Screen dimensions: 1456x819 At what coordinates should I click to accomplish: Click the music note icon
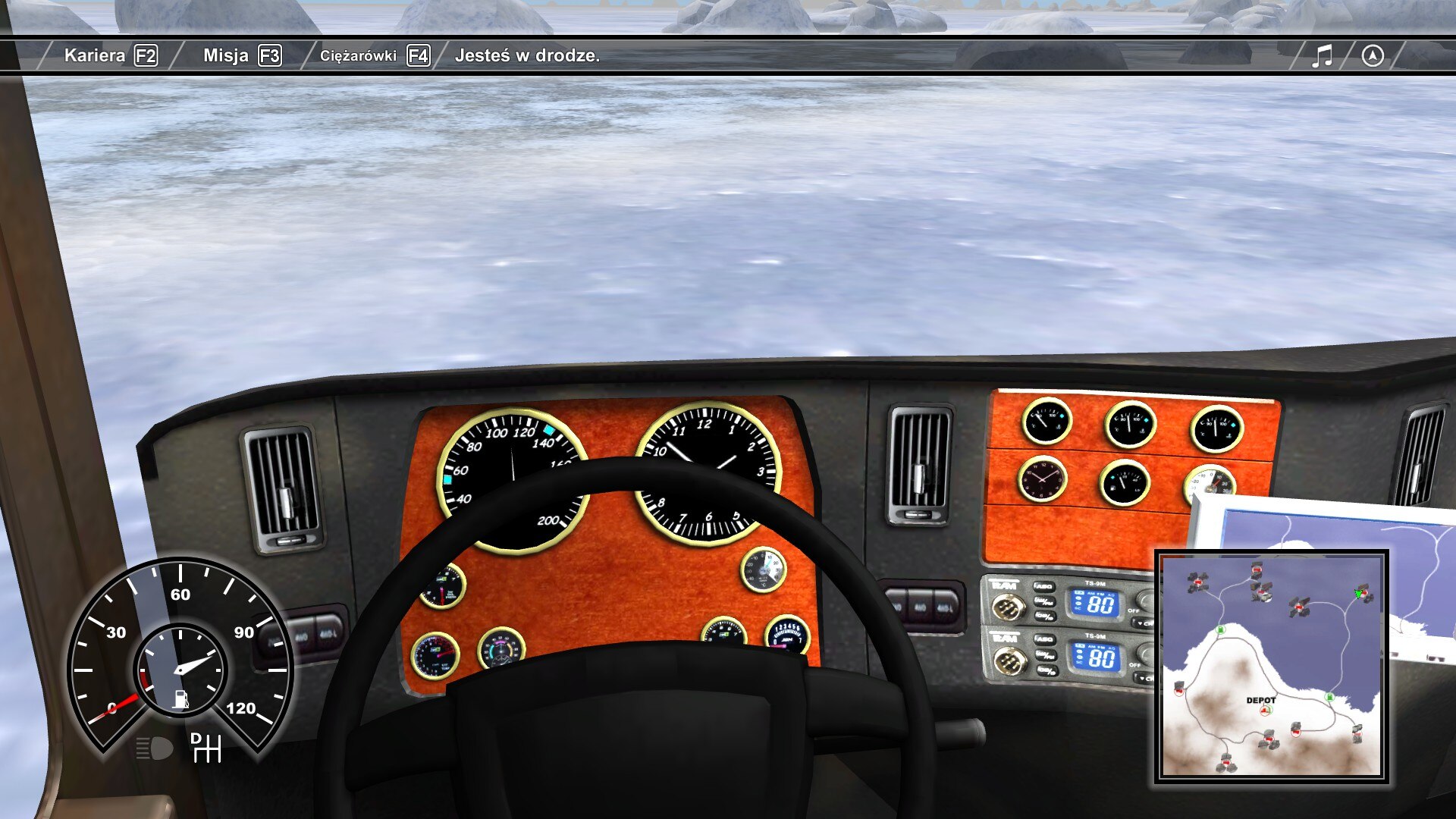(x=1322, y=55)
